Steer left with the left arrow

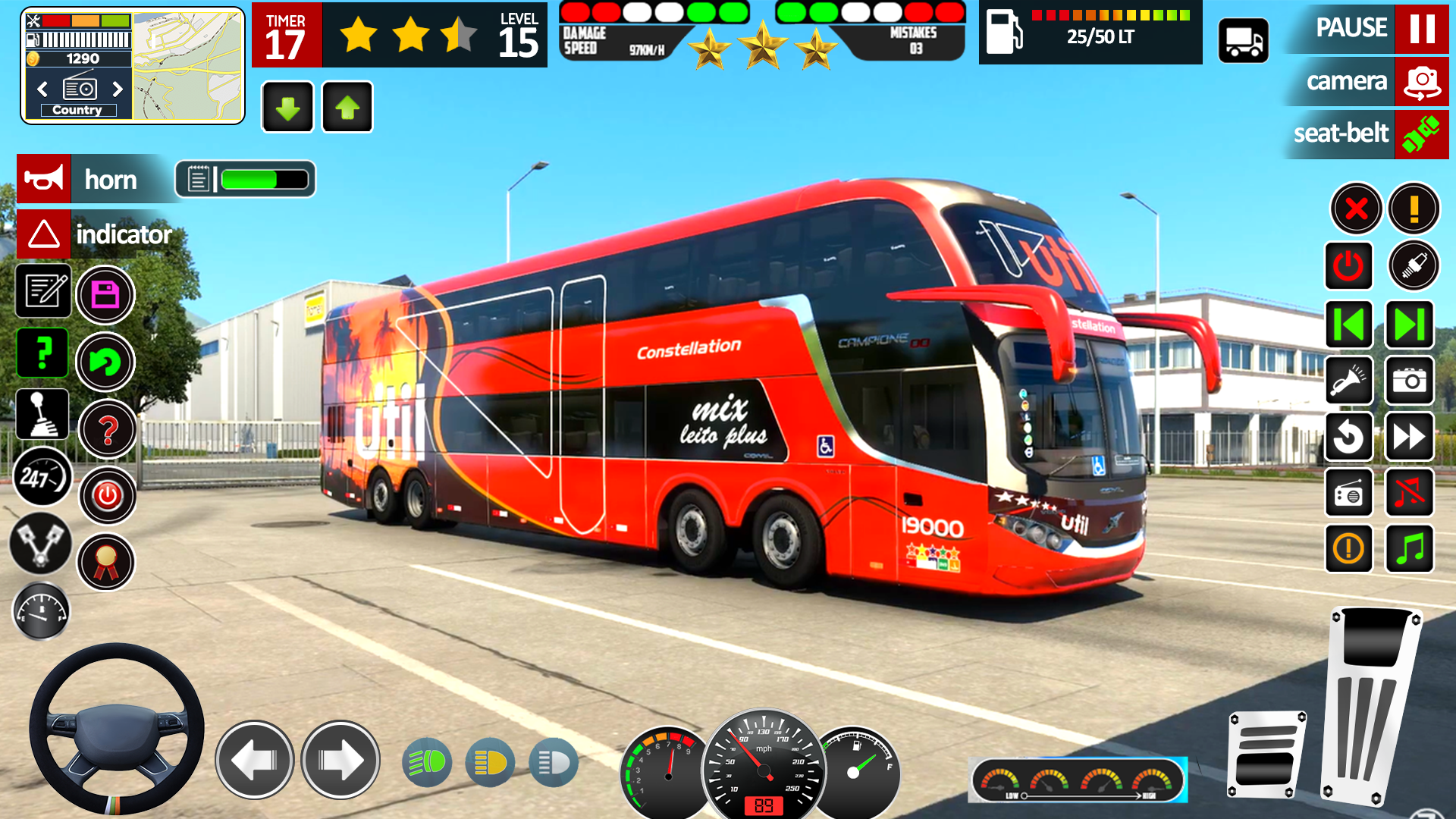pyautogui.click(x=255, y=760)
